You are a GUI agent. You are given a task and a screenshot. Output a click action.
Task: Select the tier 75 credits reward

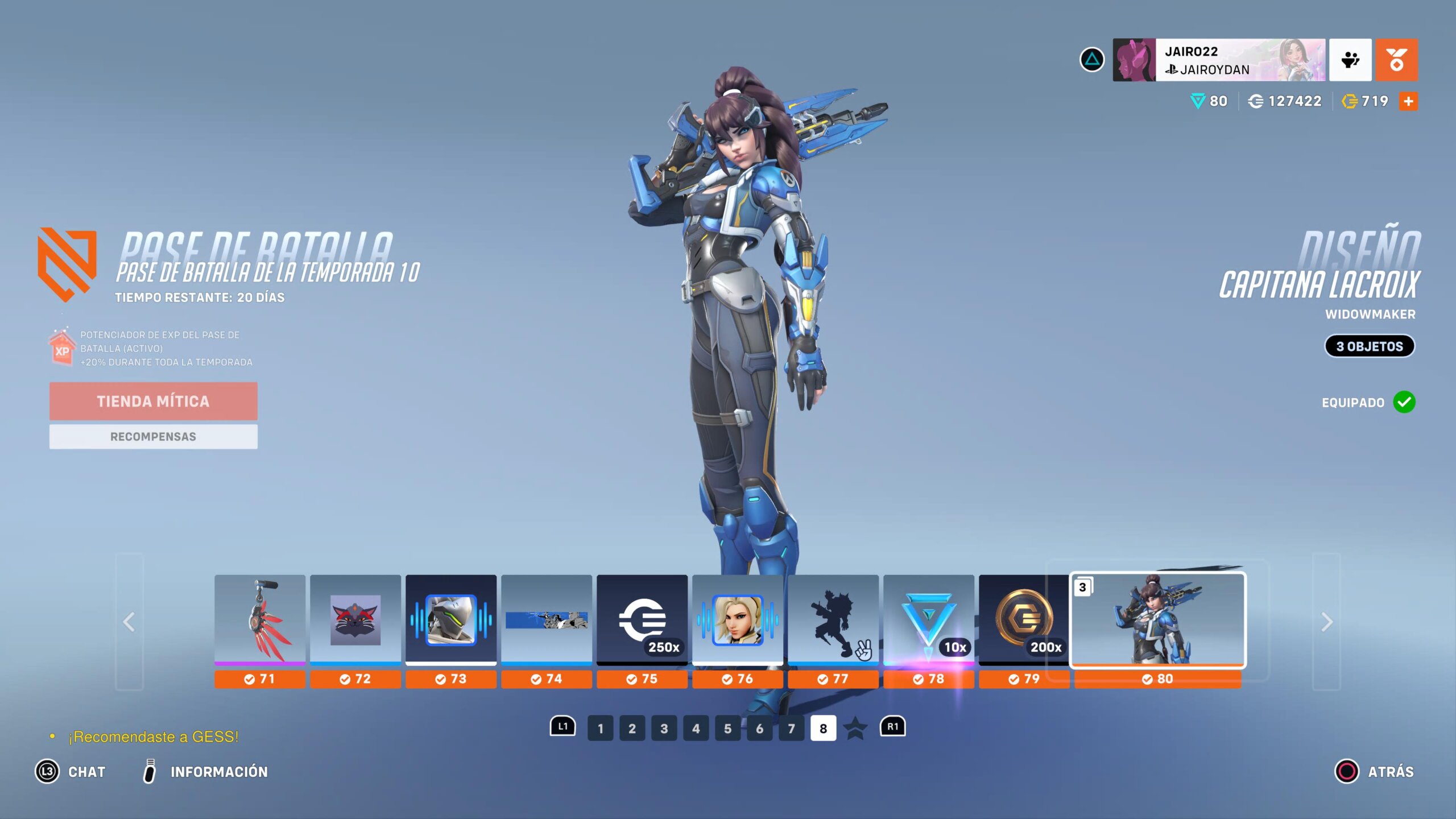[642, 620]
